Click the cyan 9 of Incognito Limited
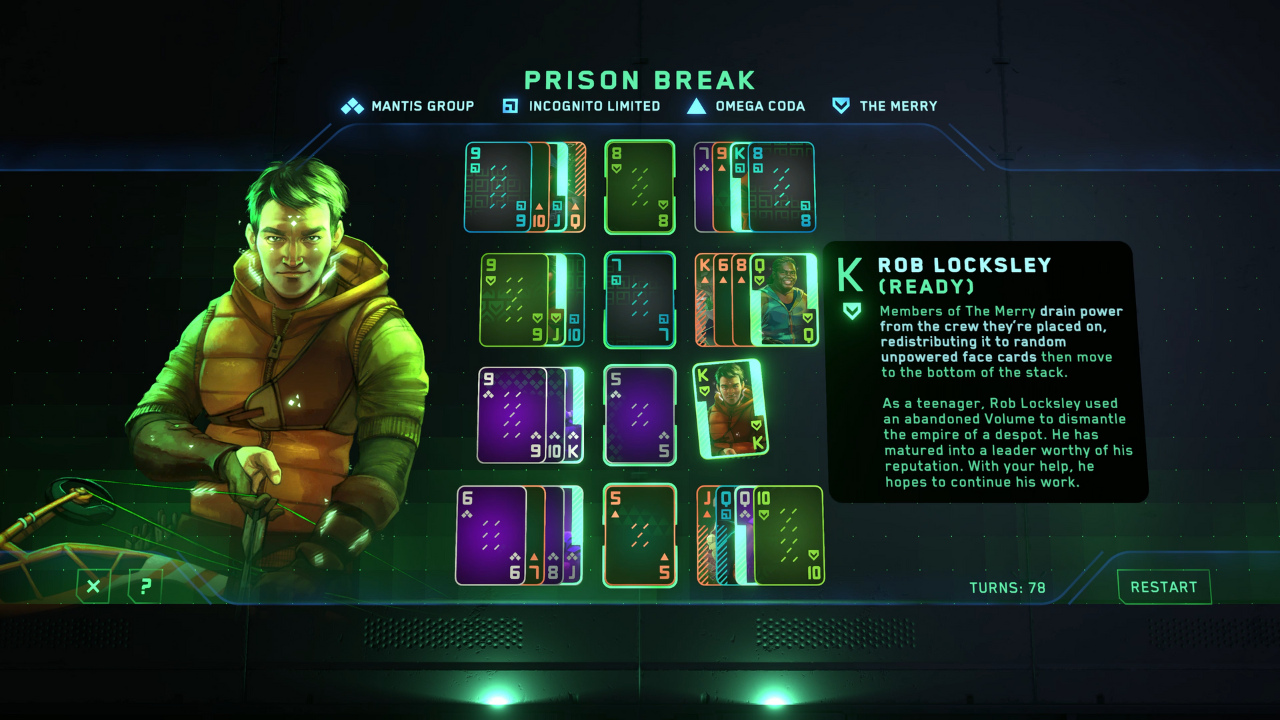The width and height of the screenshot is (1280, 720). pyautogui.click(x=497, y=186)
